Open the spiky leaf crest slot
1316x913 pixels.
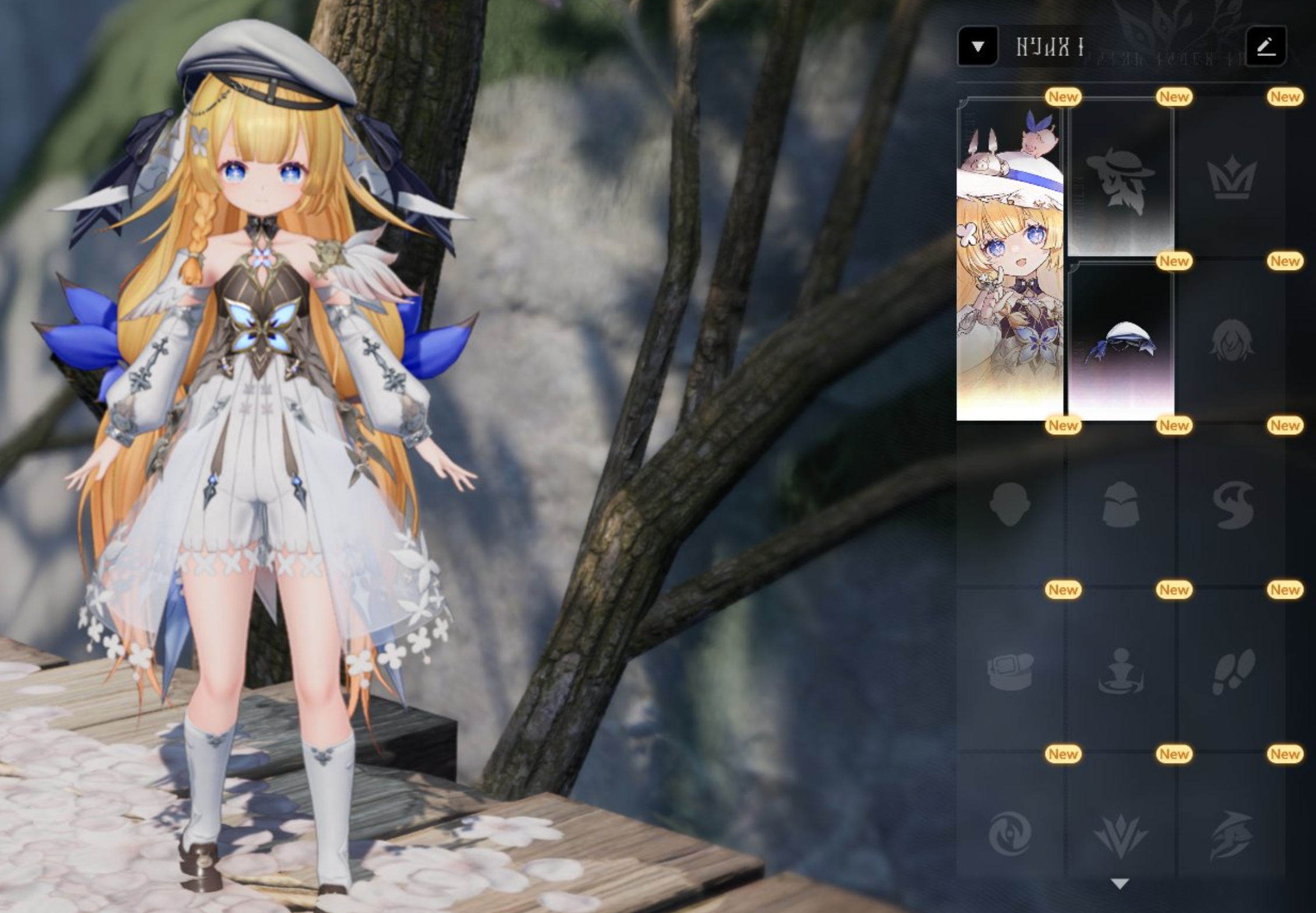pyautogui.click(x=1120, y=834)
